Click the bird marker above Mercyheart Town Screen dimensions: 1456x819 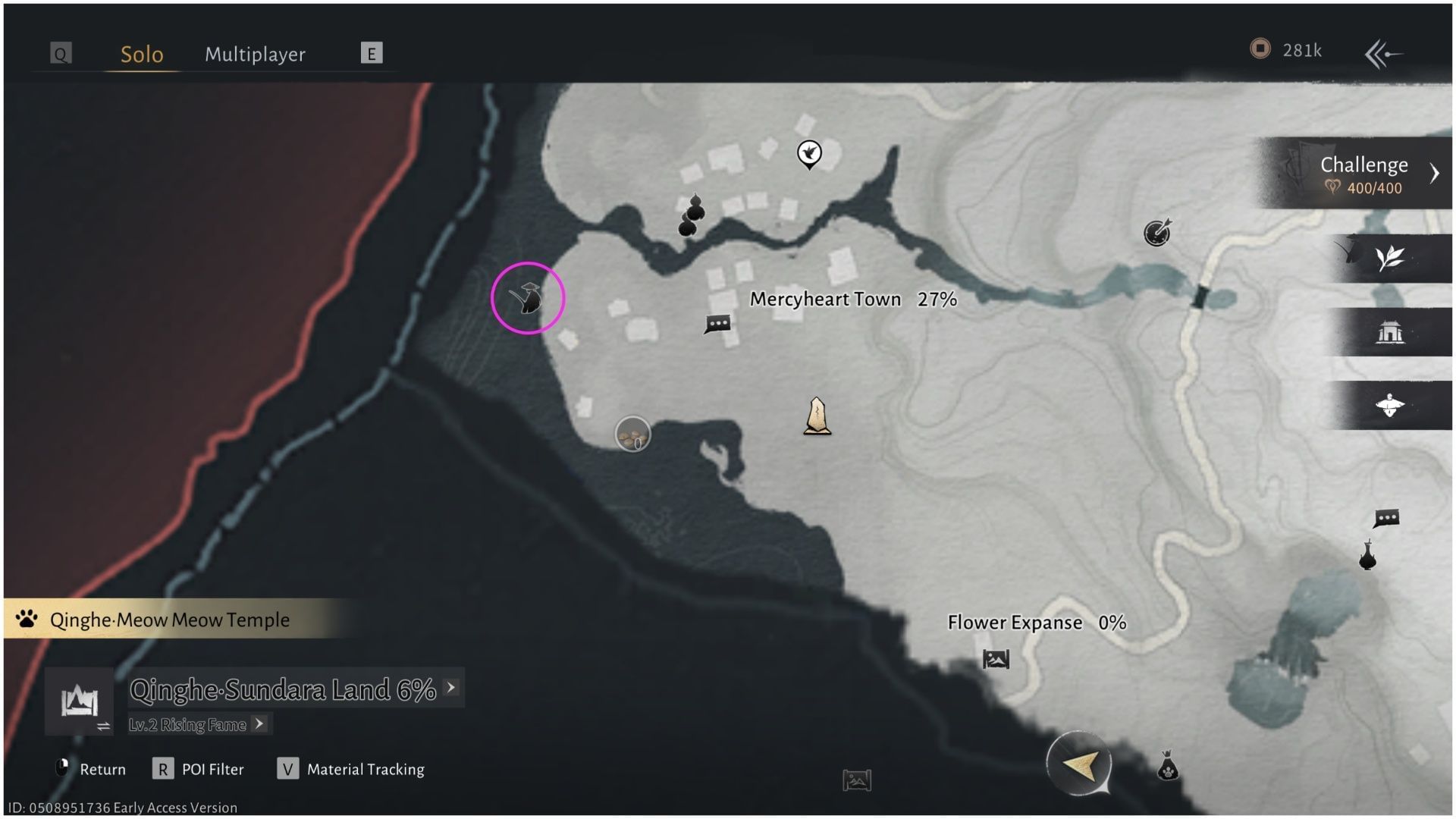[809, 152]
